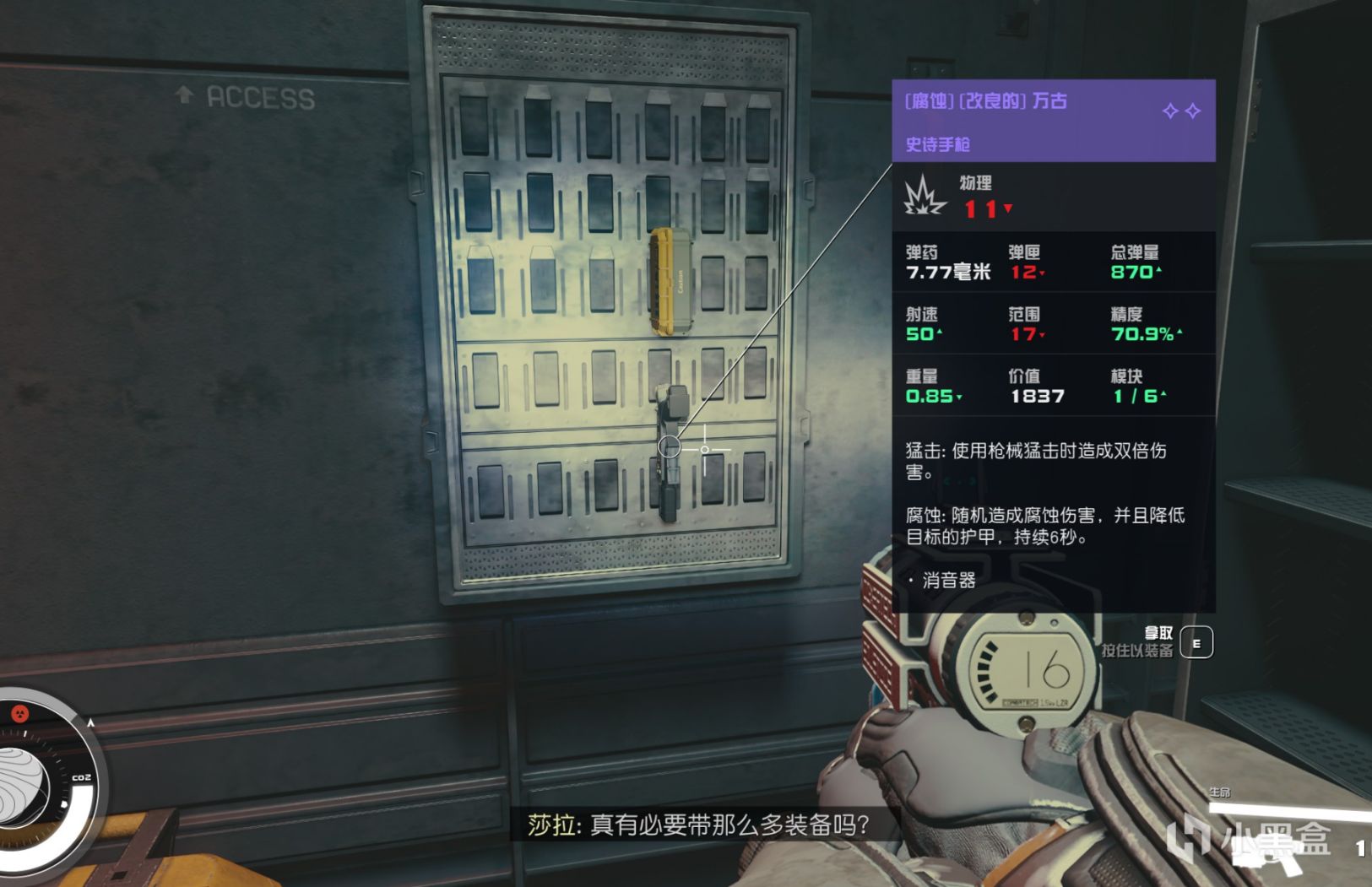Image resolution: width=1372 pixels, height=887 pixels.
Task: Select the radiation hazard icon on the compass
Action: pos(20,713)
